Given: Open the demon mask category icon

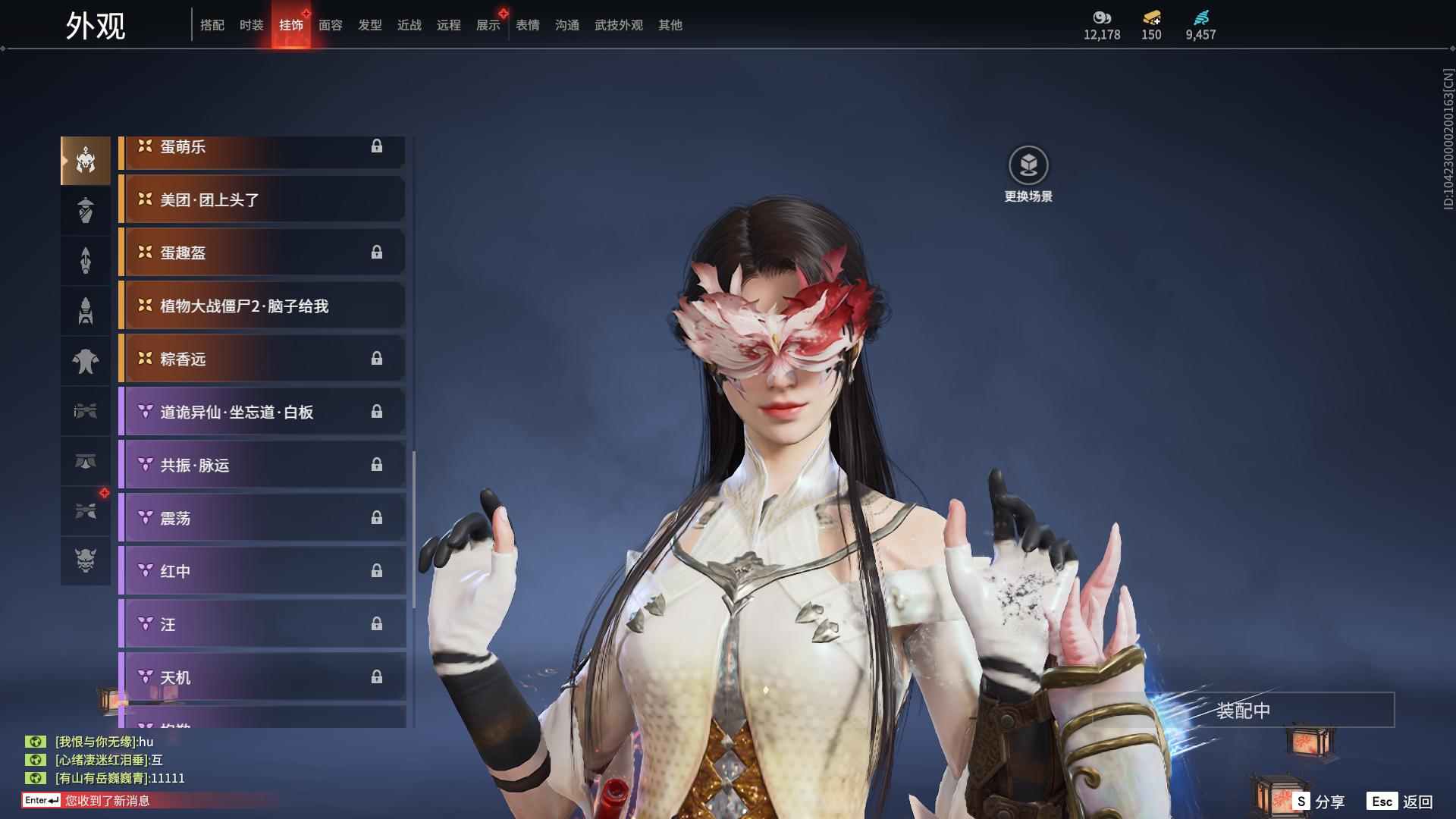Looking at the screenshot, I should 86,560.
